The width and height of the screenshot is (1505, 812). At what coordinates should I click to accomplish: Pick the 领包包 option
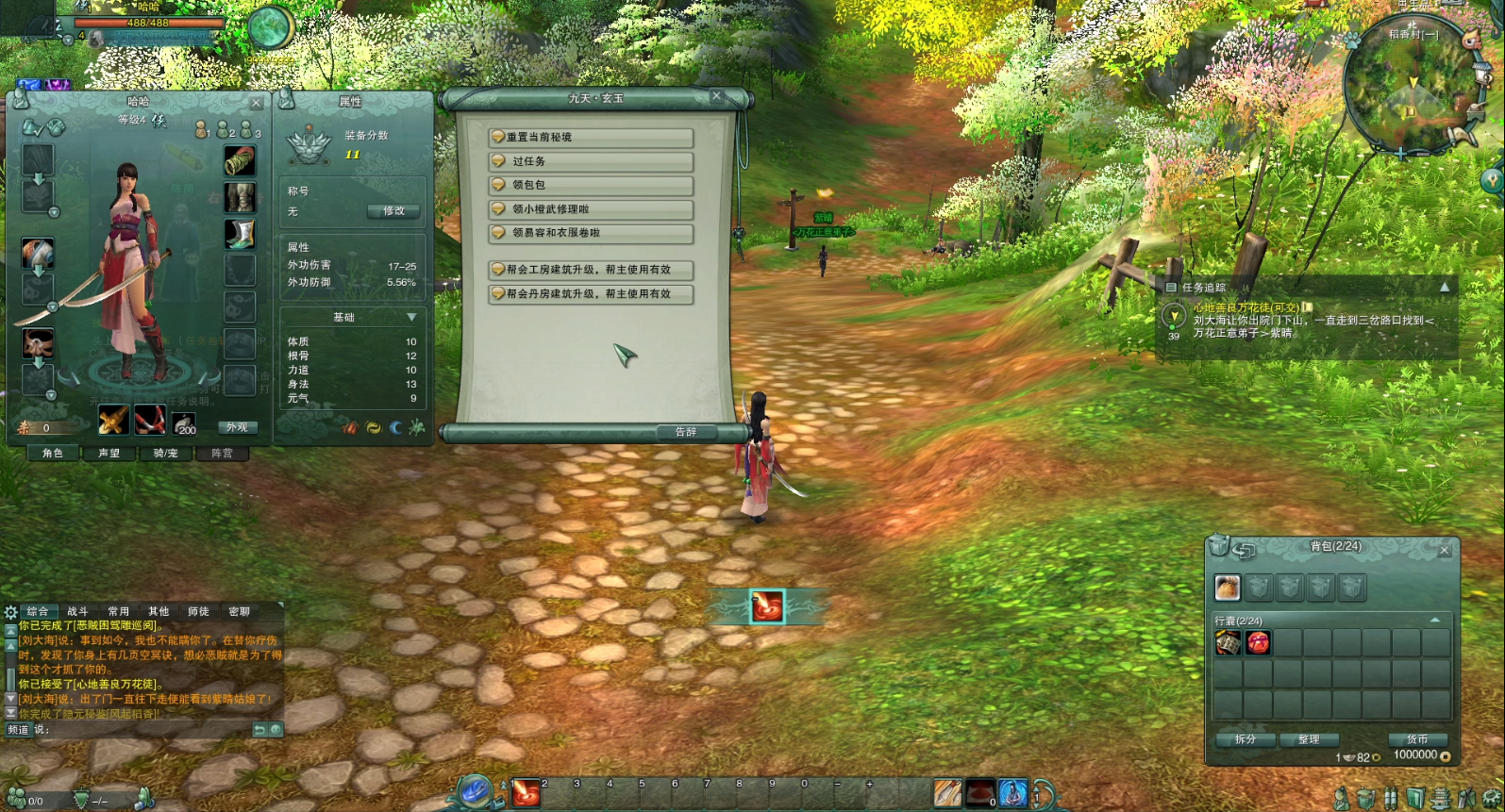coord(591,185)
